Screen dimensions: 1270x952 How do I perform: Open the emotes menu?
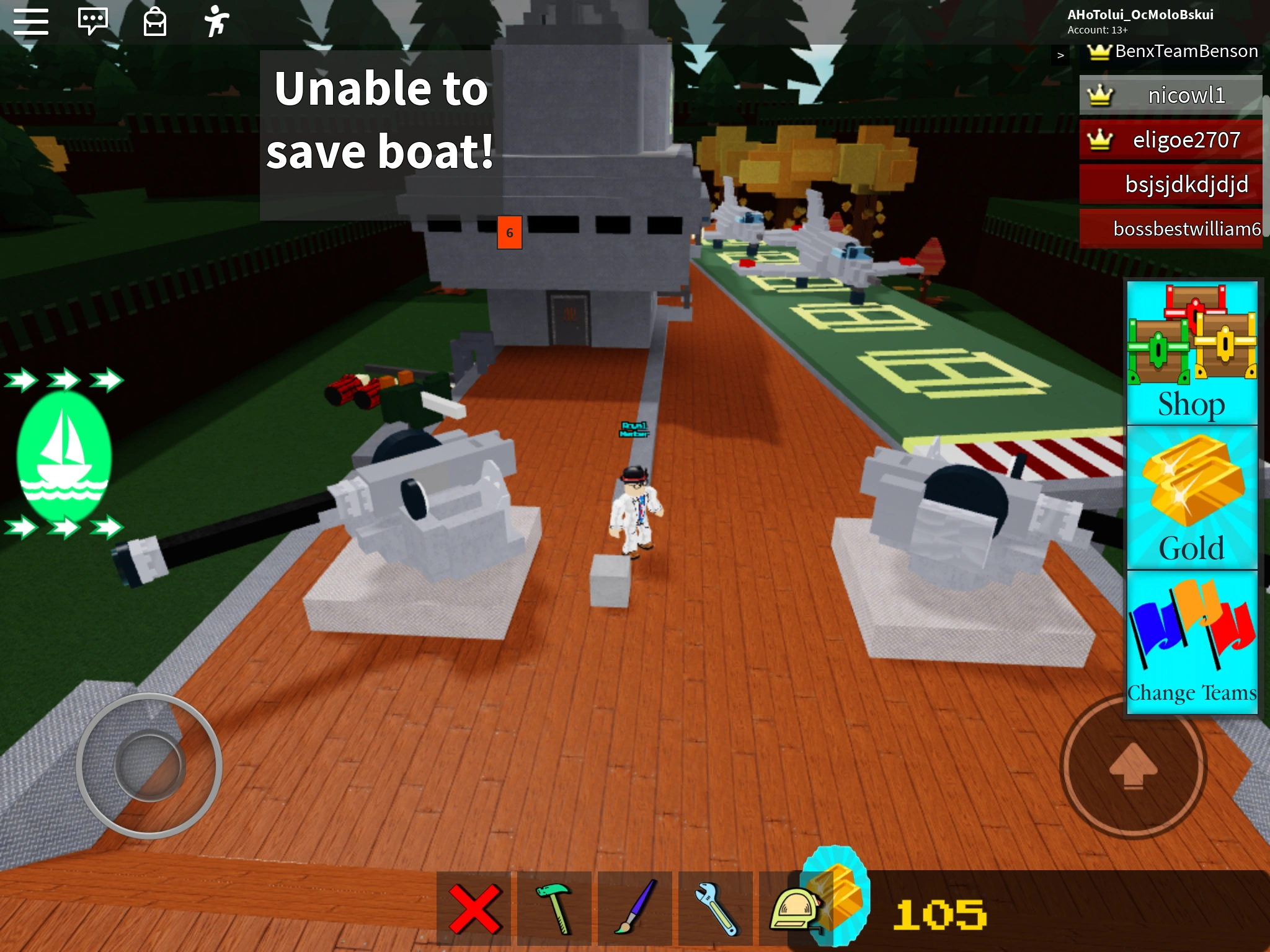pos(217,20)
